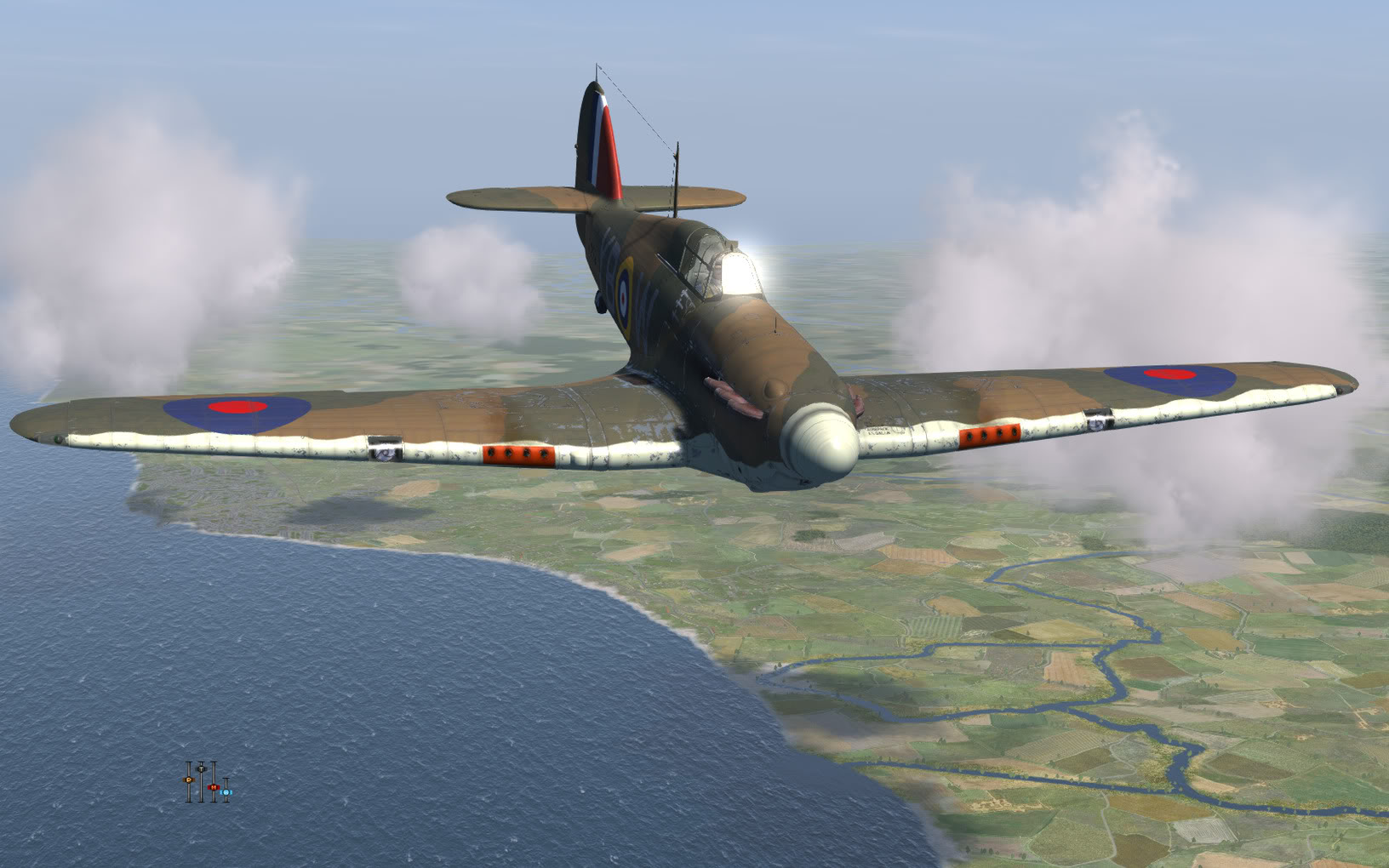Select the dark T throttle lever knob
The image size is (1389, 868).
(201, 768)
